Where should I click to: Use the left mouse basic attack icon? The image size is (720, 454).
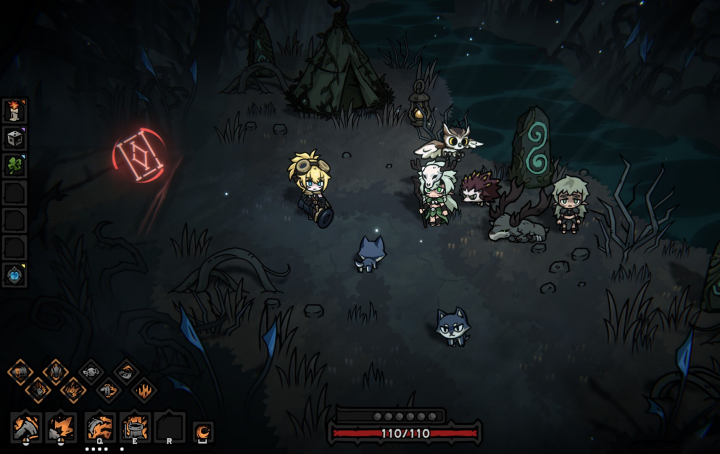tap(25, 427)
